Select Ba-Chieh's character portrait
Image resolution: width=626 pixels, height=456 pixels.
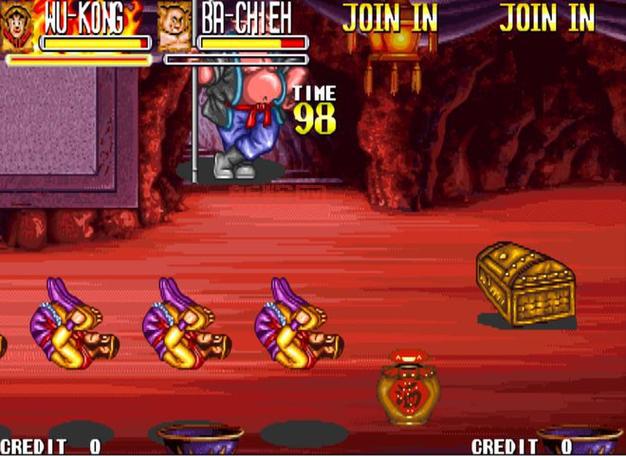coord(175,28)
